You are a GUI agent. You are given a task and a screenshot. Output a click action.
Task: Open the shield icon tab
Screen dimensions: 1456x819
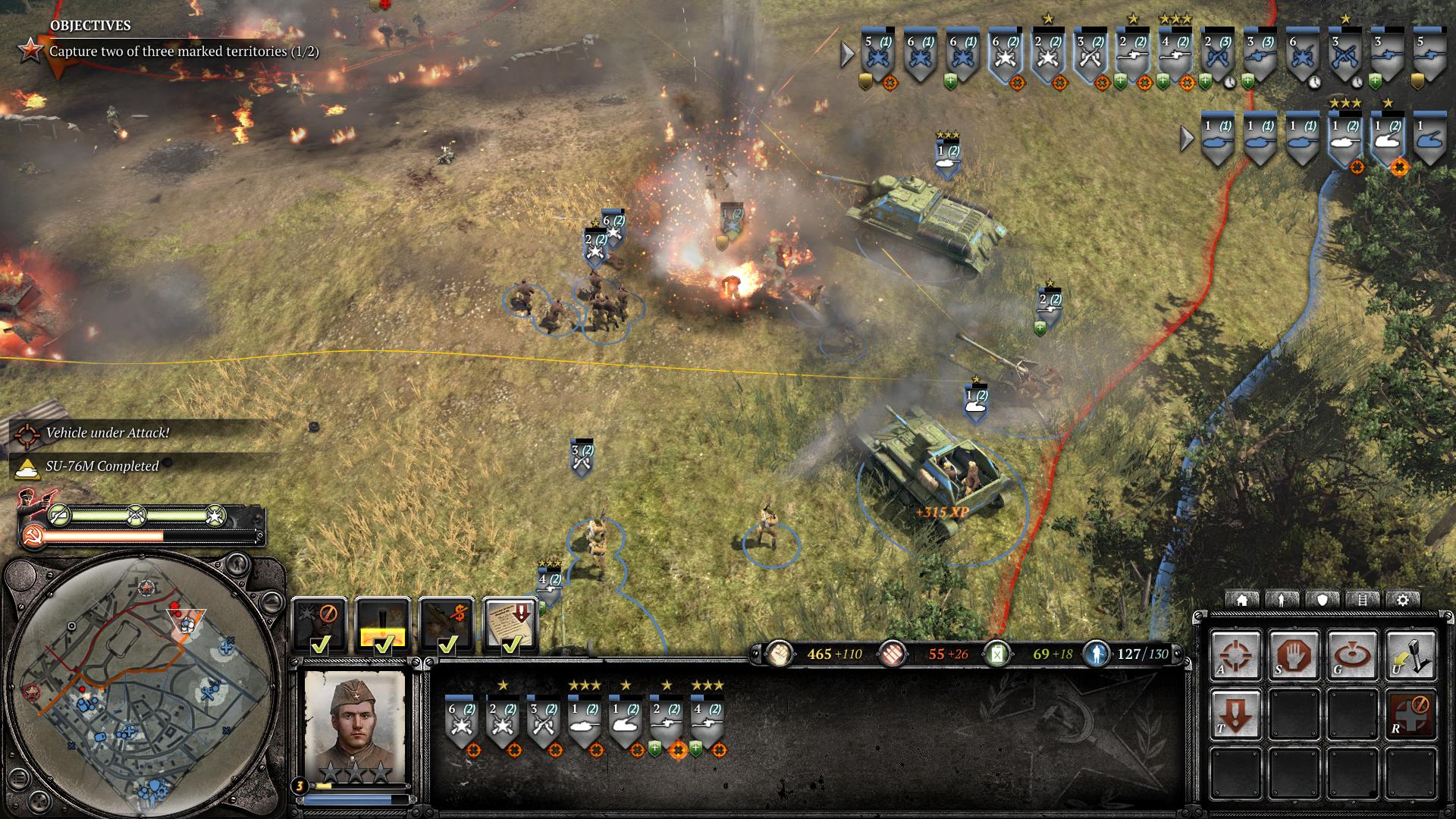coord(1323,600)
